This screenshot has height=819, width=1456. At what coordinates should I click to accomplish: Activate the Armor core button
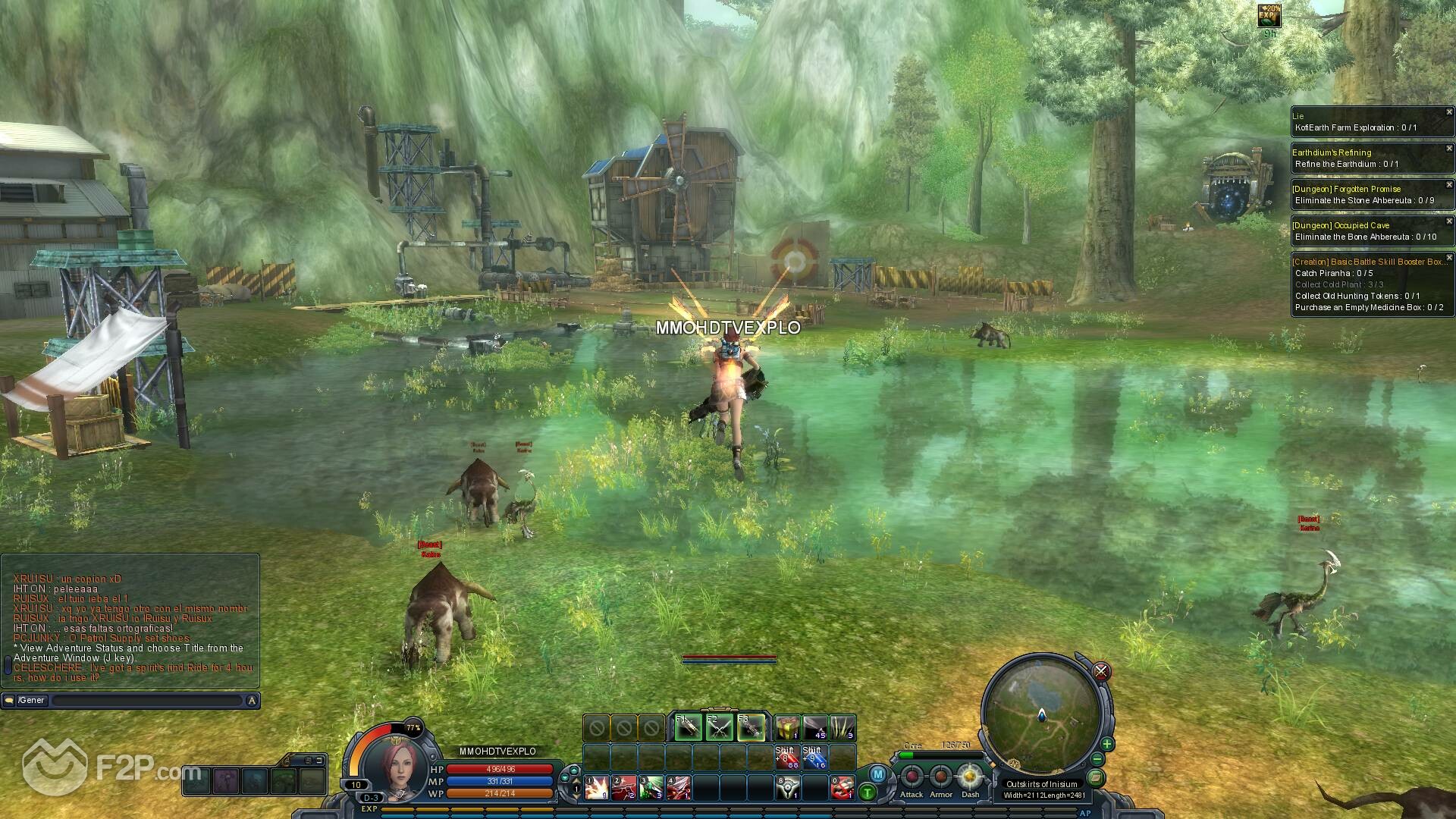(x=941, y=778)
